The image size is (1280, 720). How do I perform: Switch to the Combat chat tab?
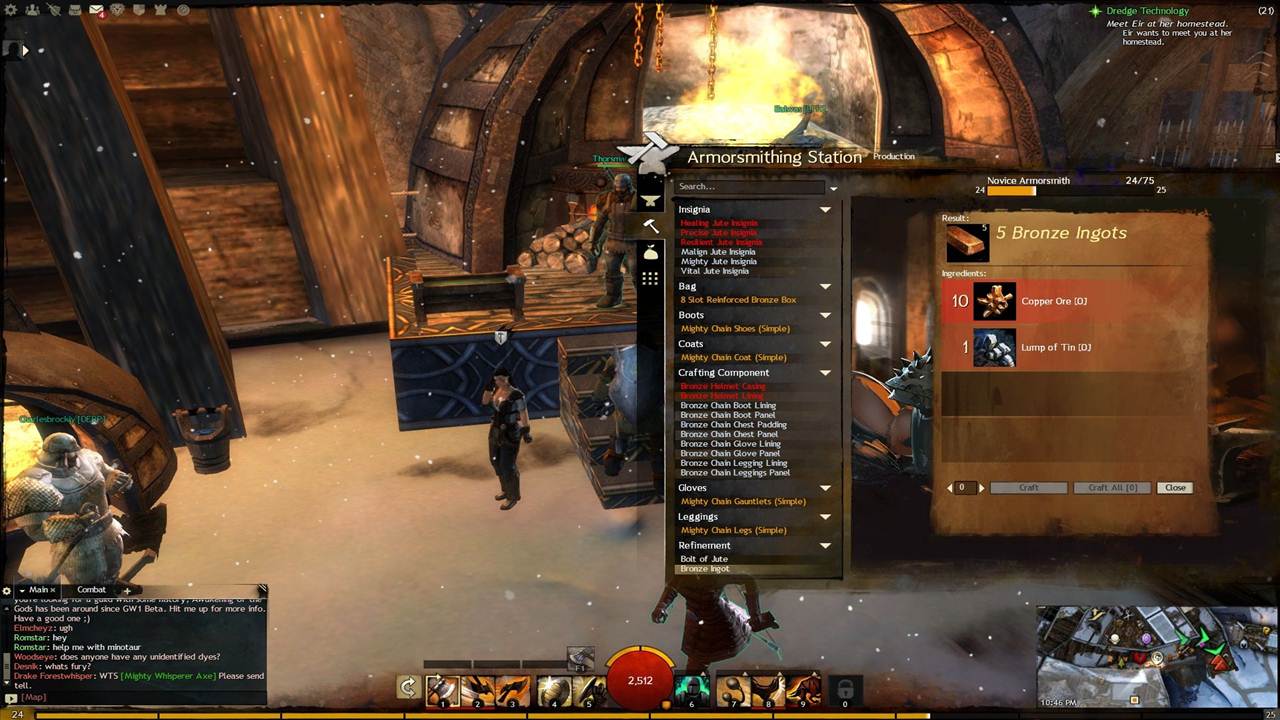(x=91, y=590)
